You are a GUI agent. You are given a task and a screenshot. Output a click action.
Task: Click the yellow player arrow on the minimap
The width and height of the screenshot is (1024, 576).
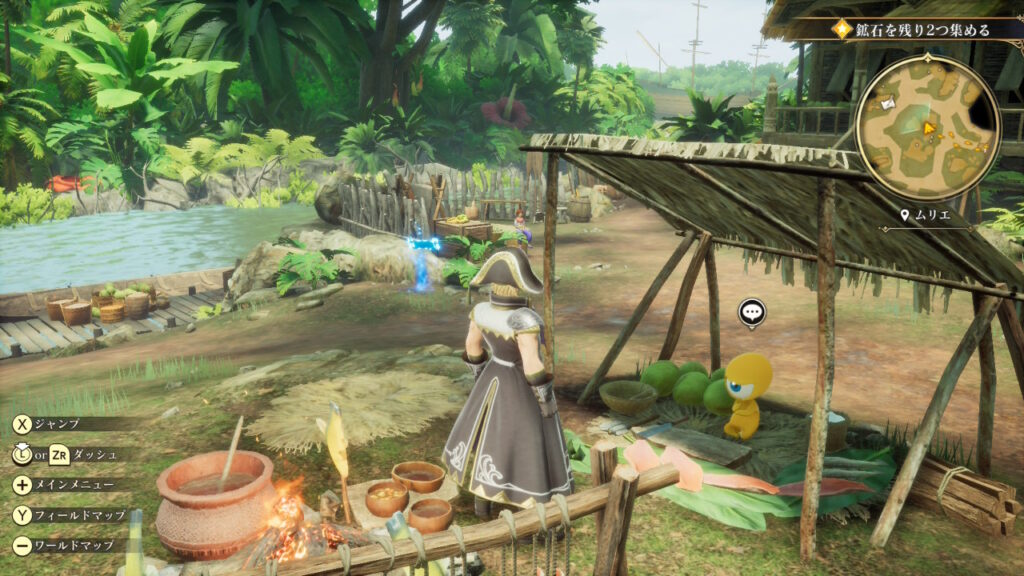click(929, 128)
